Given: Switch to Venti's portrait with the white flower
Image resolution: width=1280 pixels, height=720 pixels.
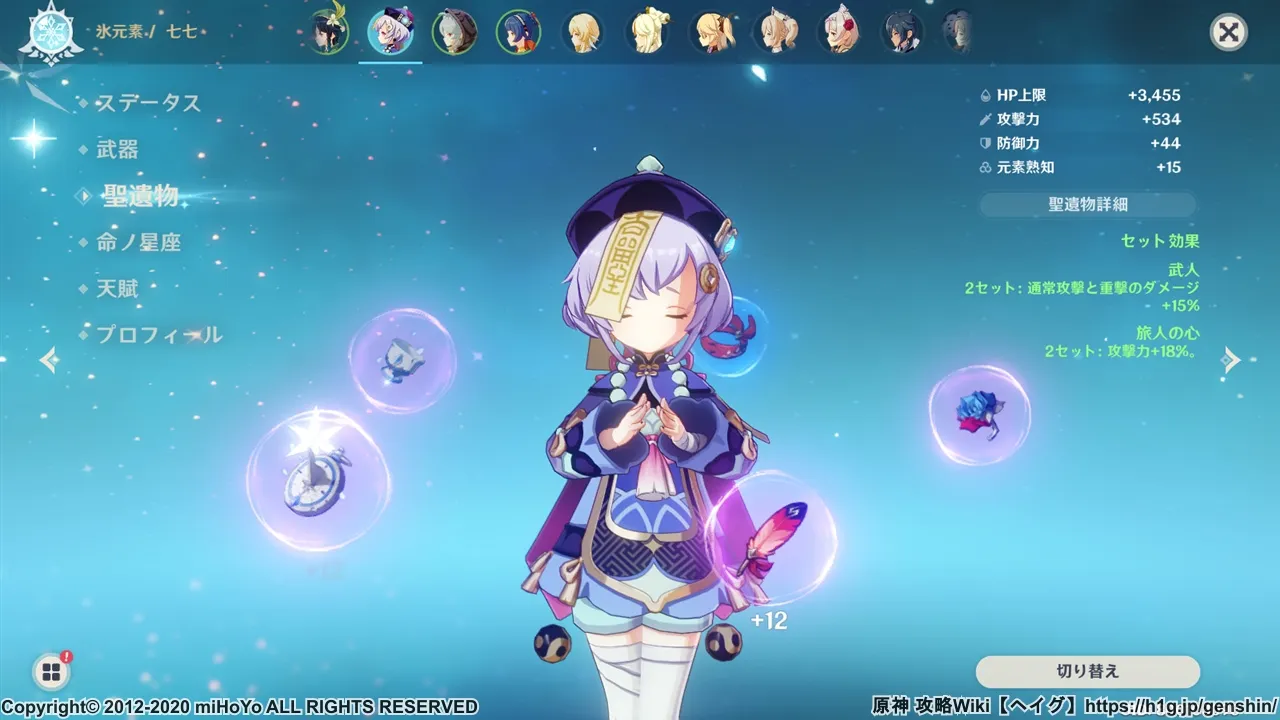Looking at the screenshot, I should tap(327, 32).
